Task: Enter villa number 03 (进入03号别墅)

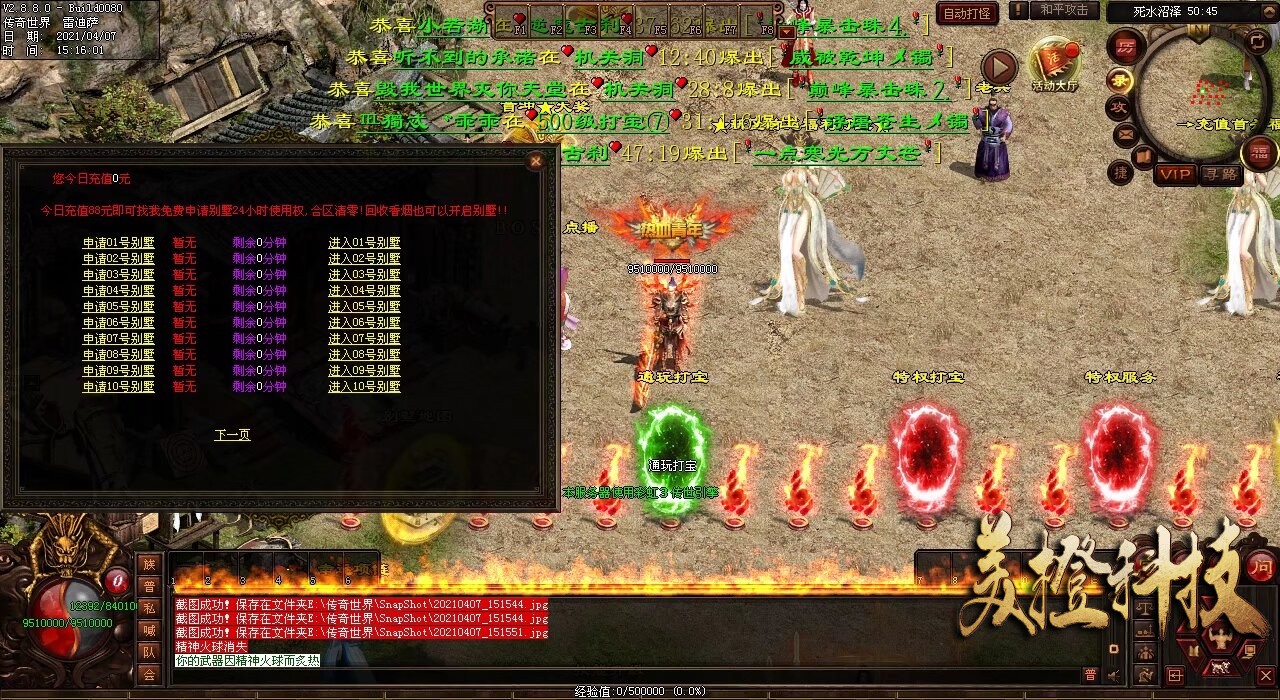Action: (364, 275)
